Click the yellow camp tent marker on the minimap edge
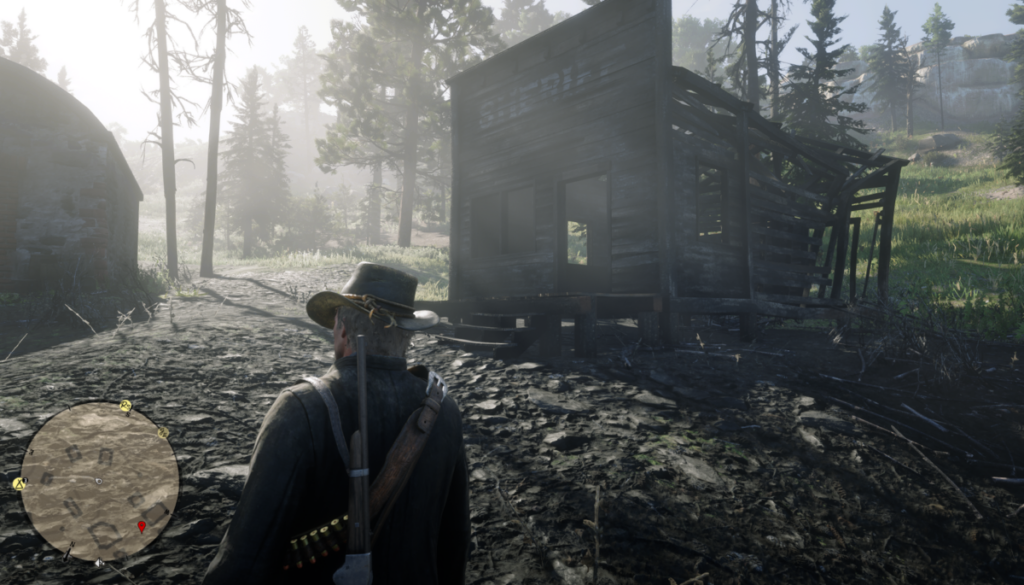The height and width of the screenshot is (585, 1024). click(19, 483)
